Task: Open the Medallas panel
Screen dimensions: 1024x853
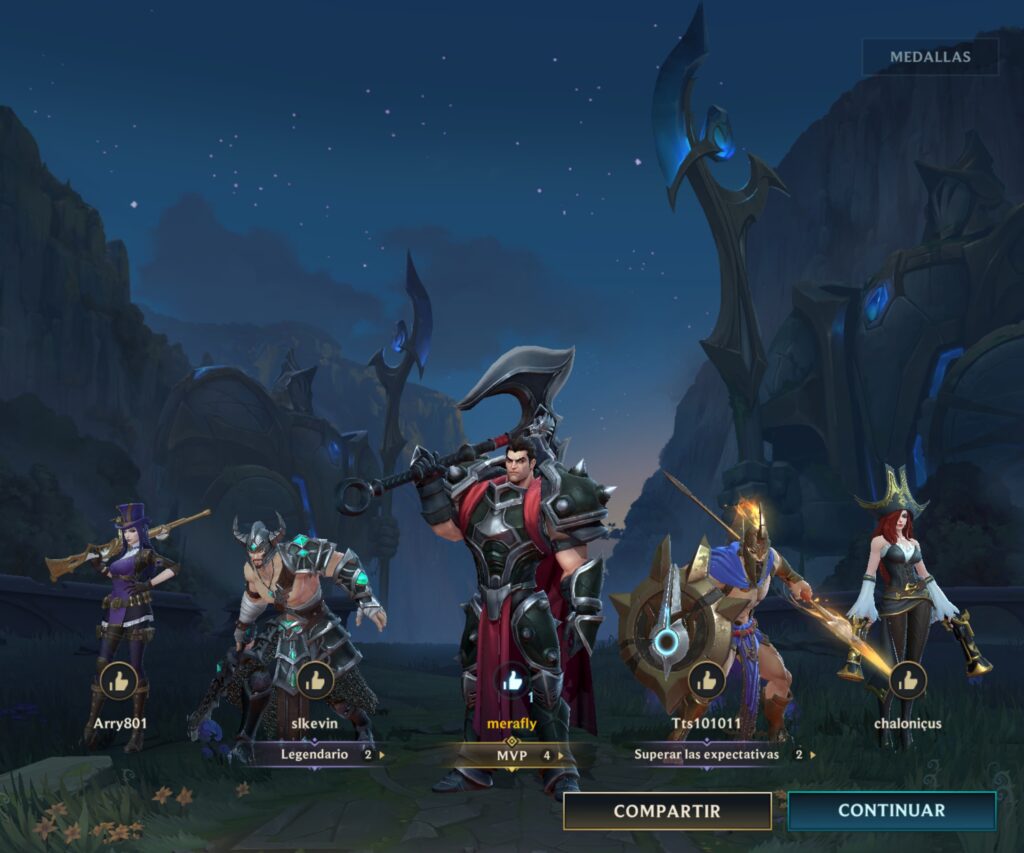Action: (930, 57)
